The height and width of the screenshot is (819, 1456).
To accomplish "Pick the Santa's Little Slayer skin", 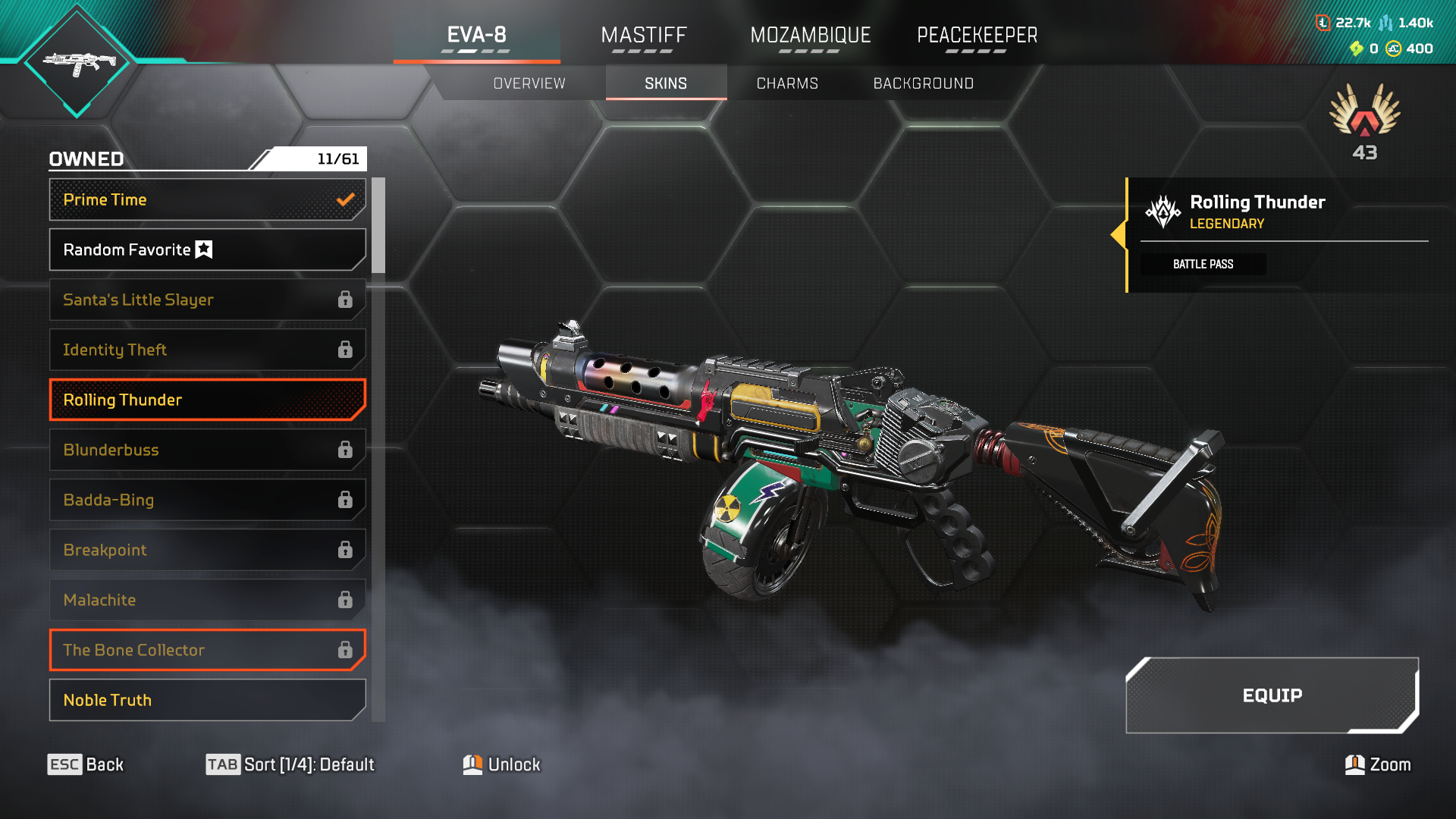I will pyautogui.click(x=207, y=300).
